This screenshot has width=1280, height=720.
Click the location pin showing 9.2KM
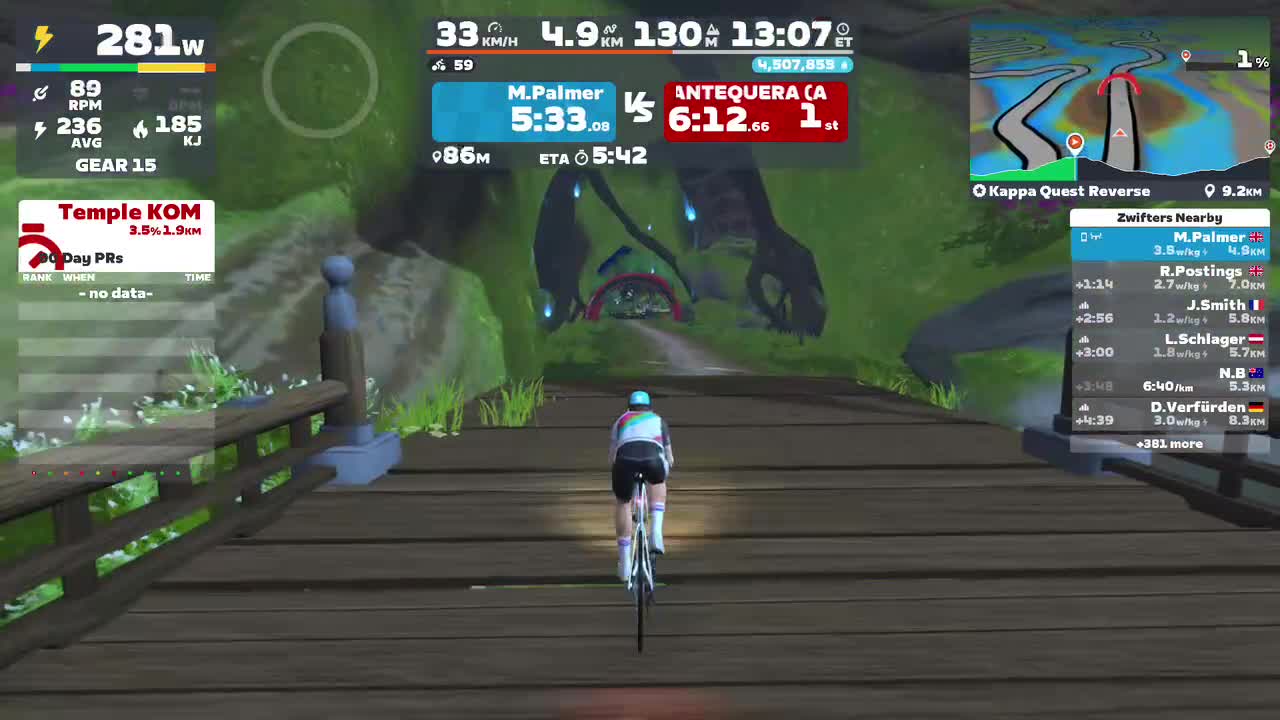(x=1211, y=191)
